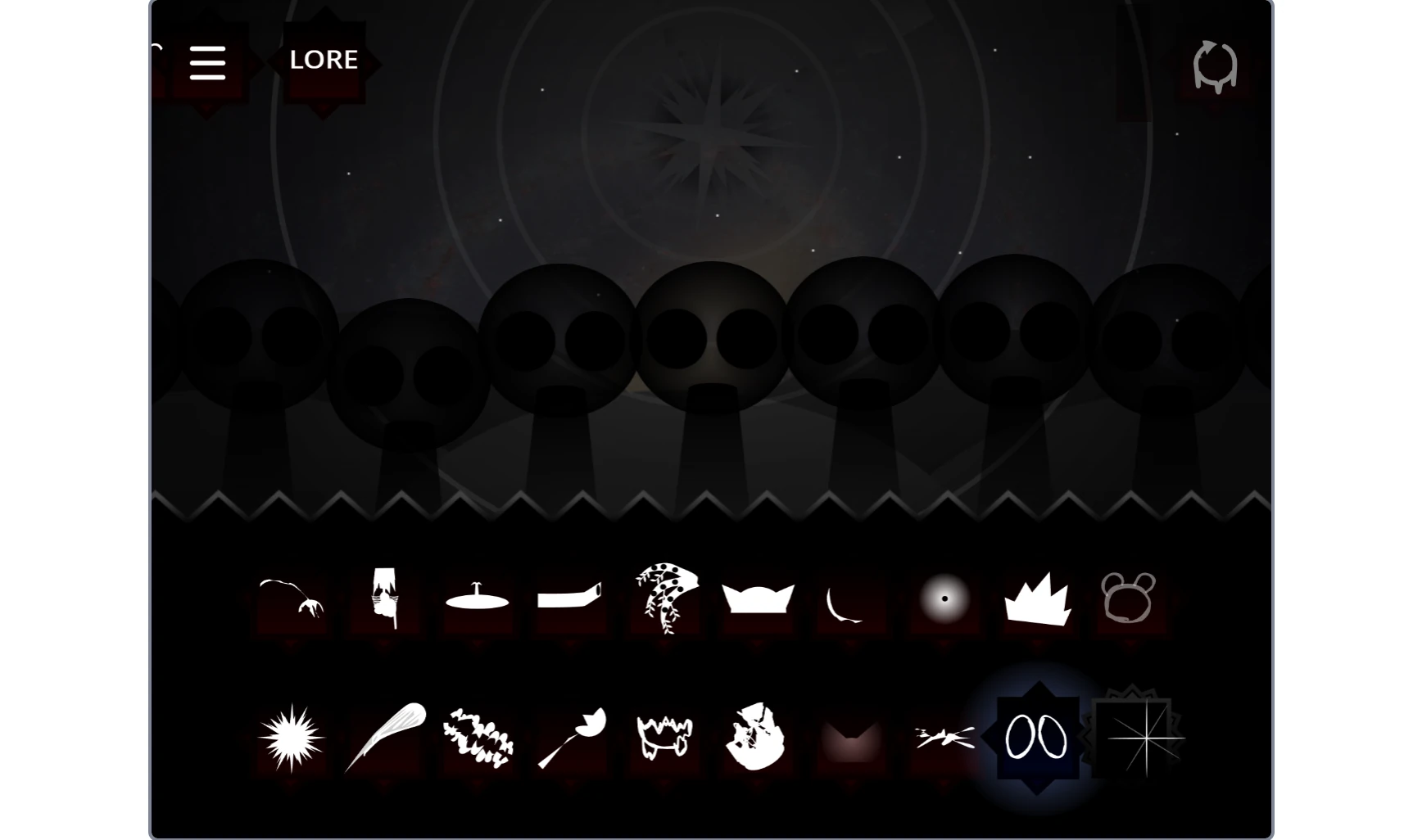Select the glowing eyes sound icon
The image size is (1404, 840).
(x=1036, y=735)
